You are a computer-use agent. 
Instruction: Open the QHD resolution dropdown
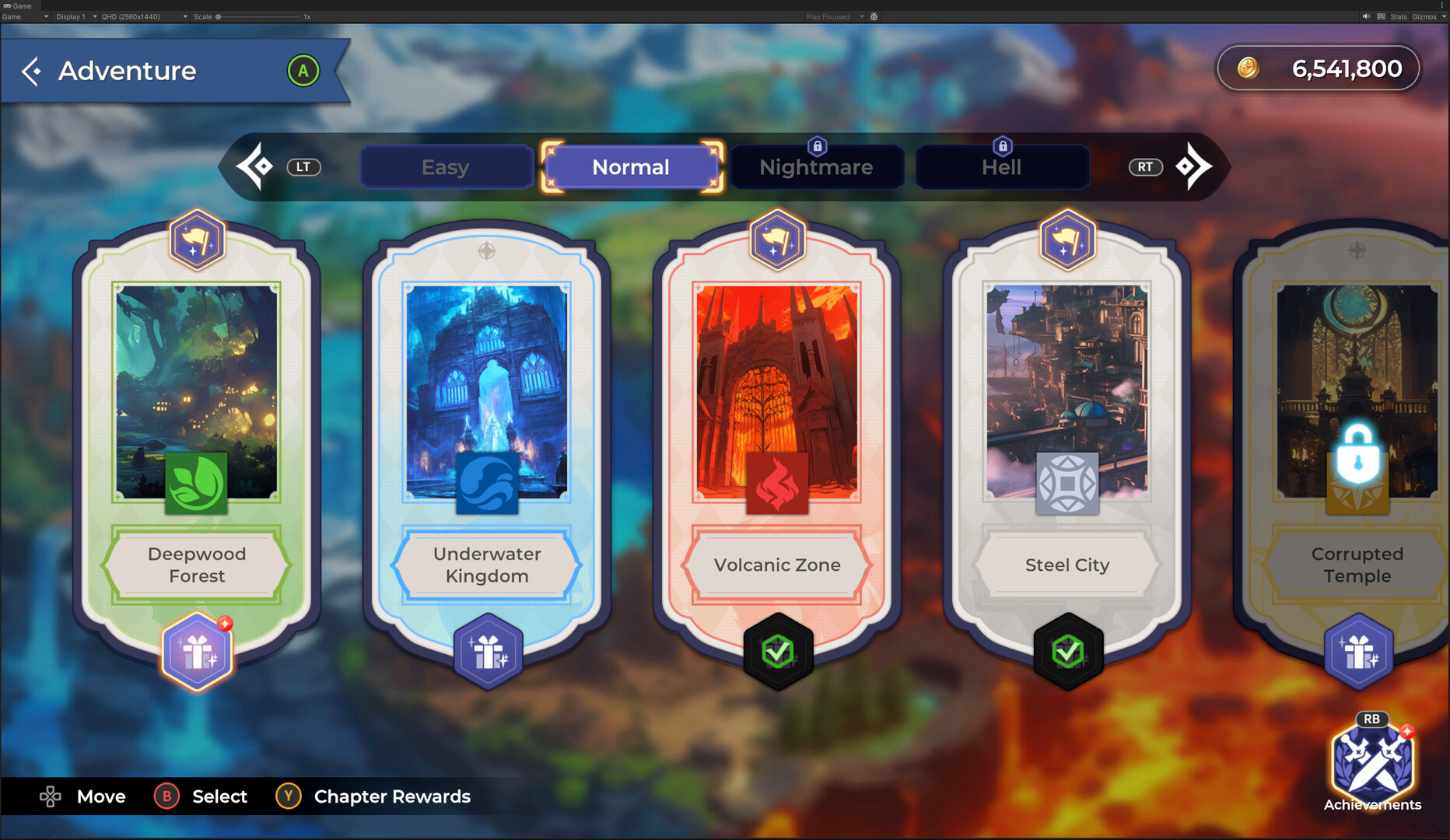pyautogui.click(x=140, y=16)
